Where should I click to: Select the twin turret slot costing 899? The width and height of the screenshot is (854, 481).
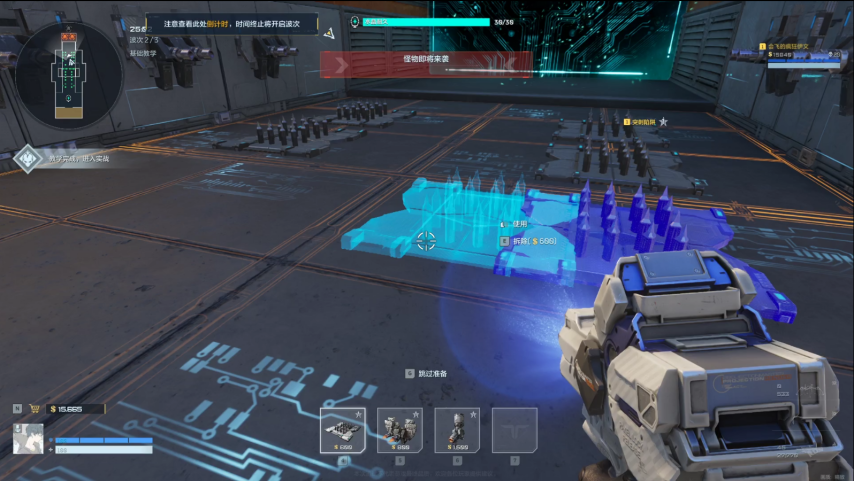[x=399, y=430]
